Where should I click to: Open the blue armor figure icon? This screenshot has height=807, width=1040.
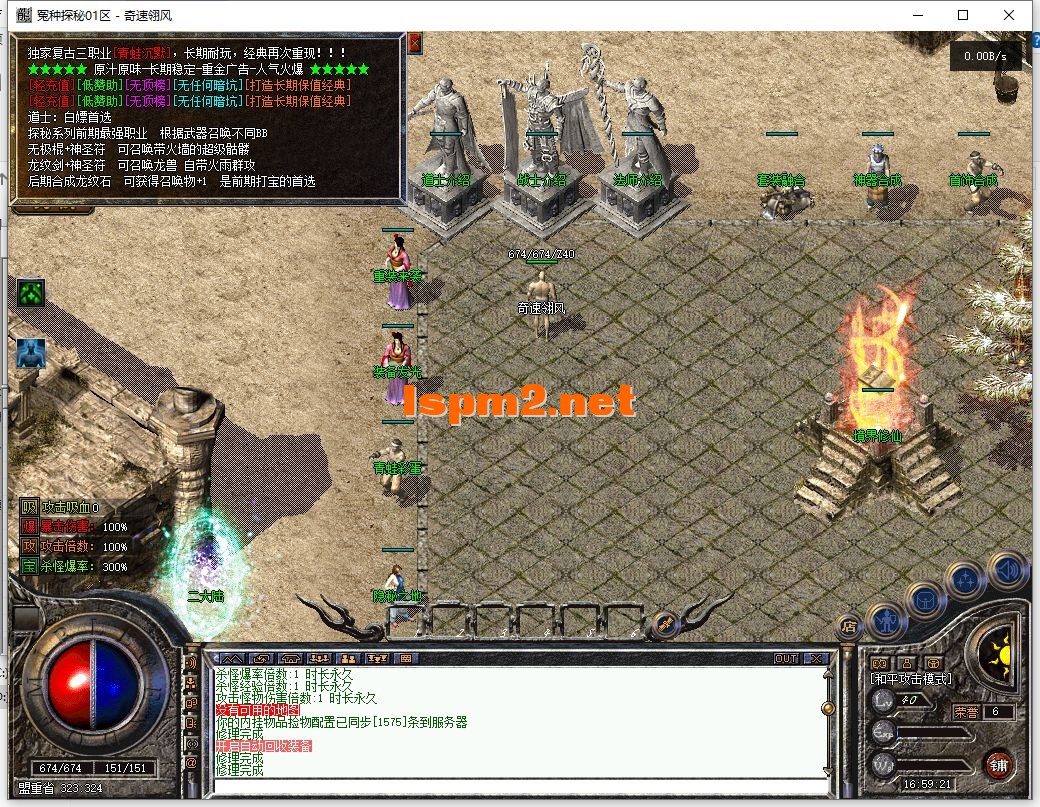click(x=31, y=353)
